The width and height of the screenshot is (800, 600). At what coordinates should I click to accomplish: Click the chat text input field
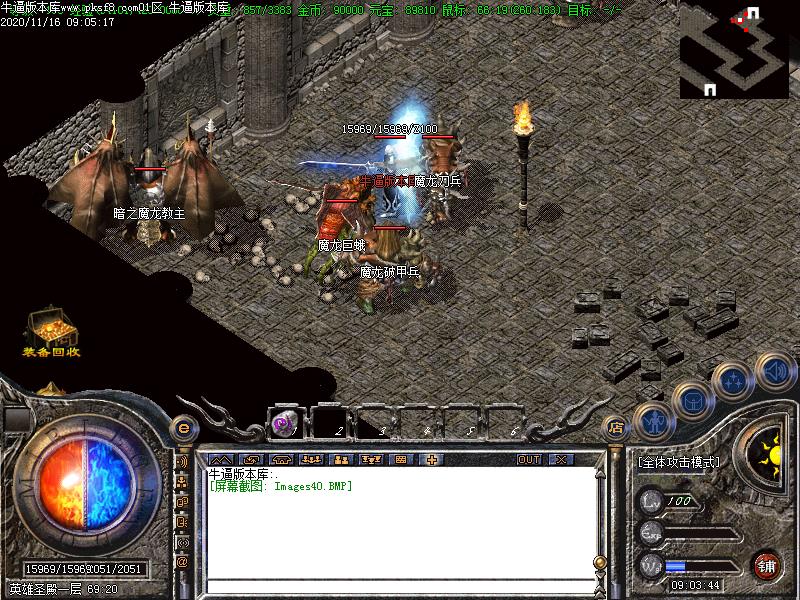[x=400, y=586]
